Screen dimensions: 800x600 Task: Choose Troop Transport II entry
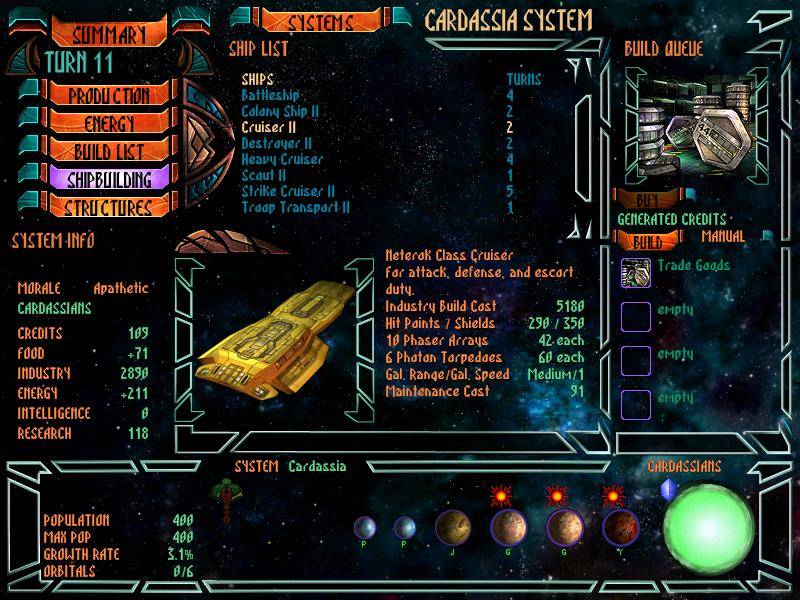click(x=294, y=207)
